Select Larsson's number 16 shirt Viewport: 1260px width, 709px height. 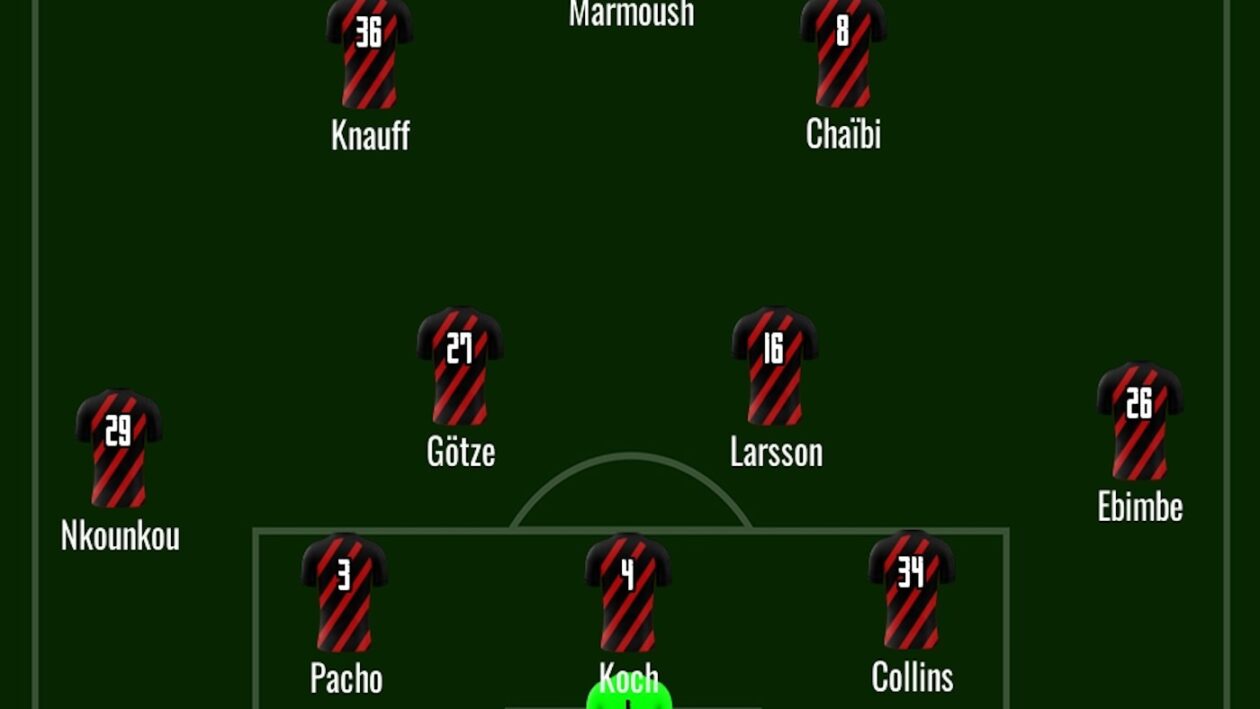[775, 366]
